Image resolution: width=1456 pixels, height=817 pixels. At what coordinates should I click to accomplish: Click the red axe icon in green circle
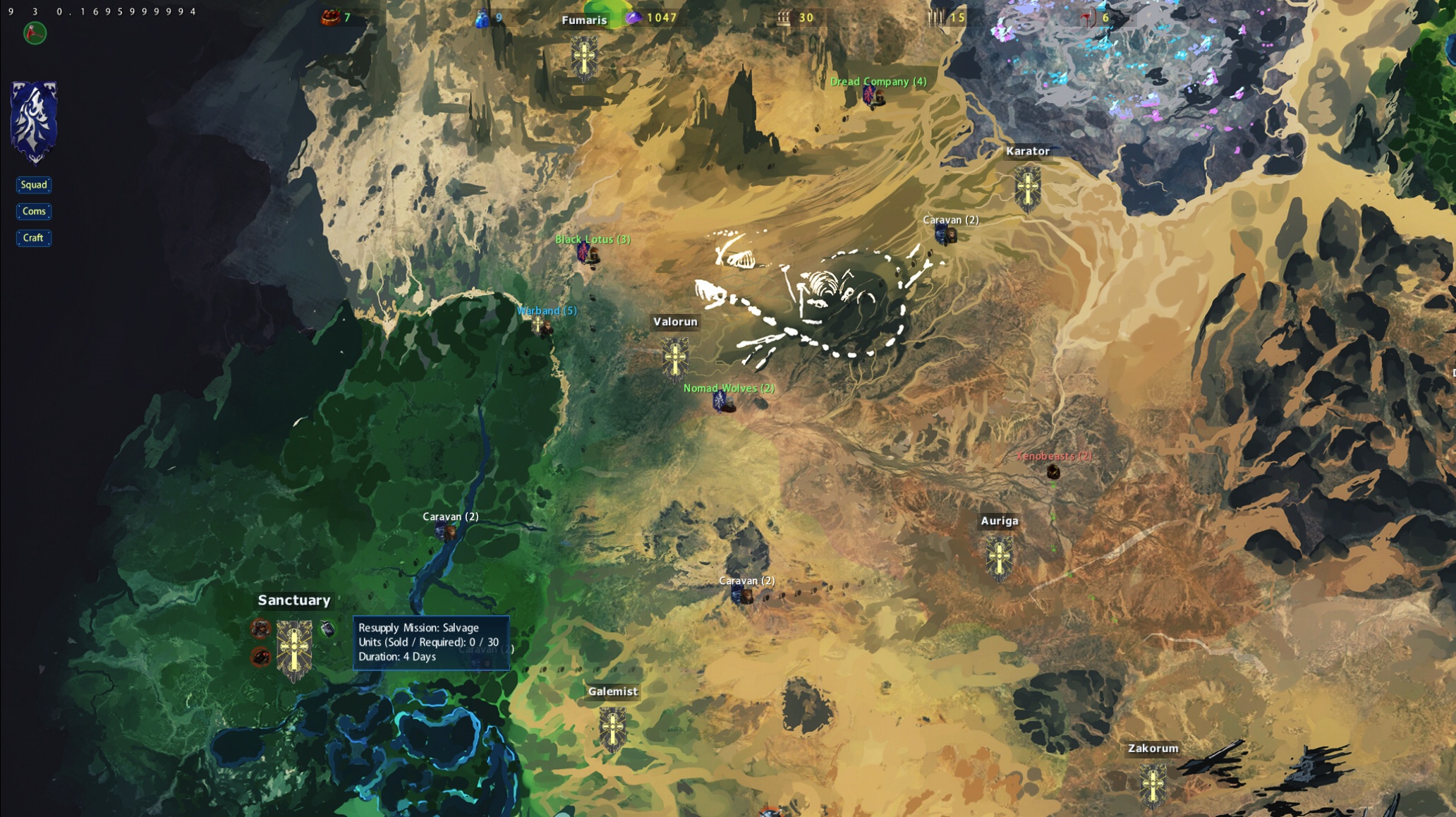35,33
